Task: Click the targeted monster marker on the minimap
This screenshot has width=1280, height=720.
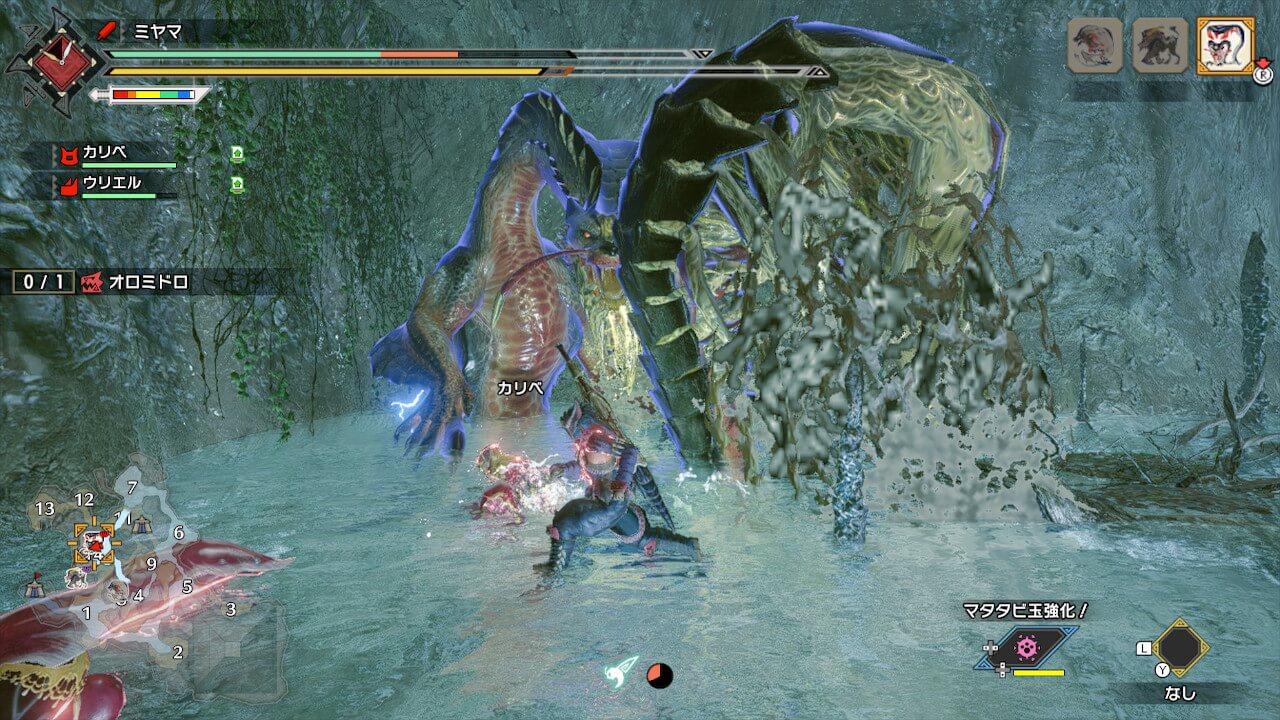Action: click(93, 543)
